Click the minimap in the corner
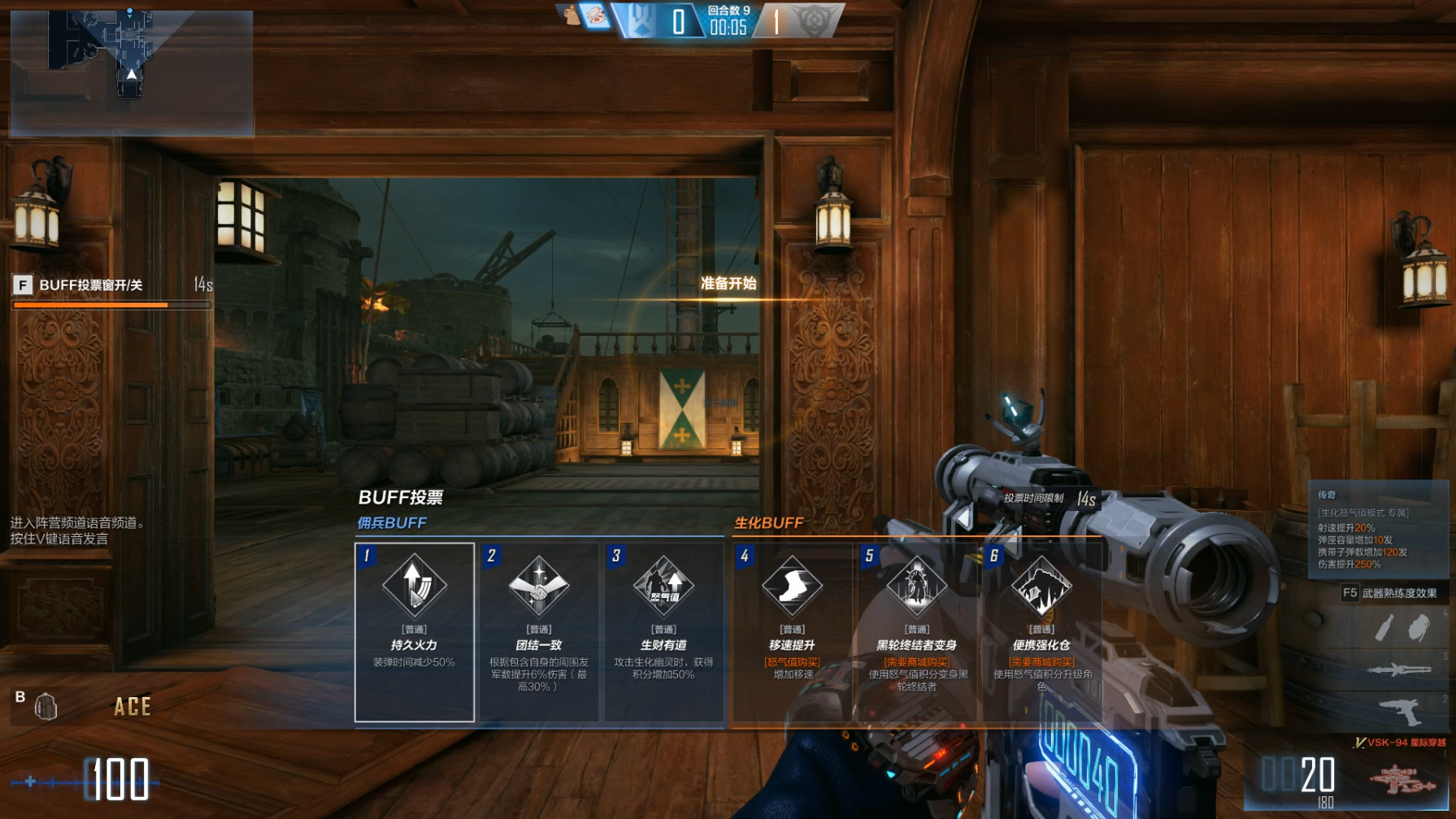Viewport: 1456px width, 819px height. pyautogui.click(x=131, y=71)
